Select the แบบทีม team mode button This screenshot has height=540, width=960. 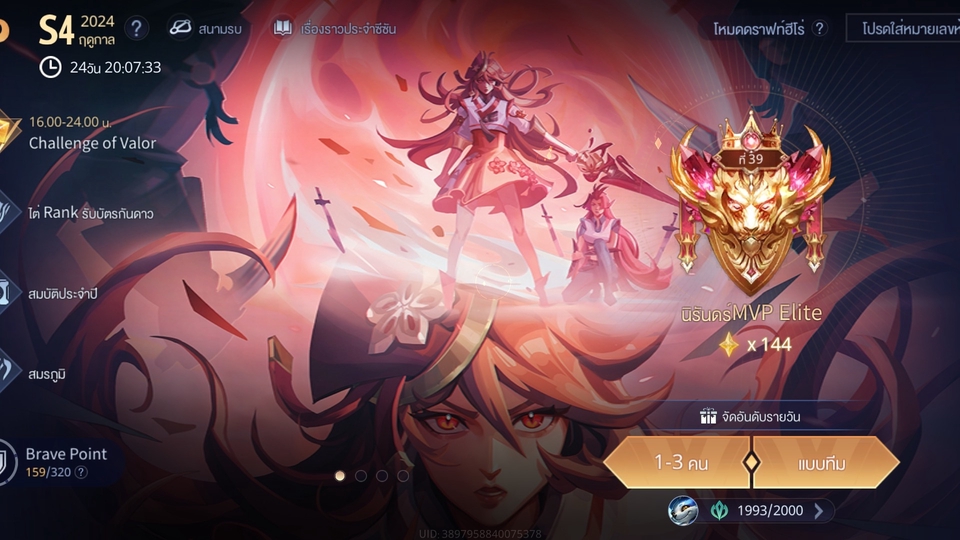pos(824,462)
